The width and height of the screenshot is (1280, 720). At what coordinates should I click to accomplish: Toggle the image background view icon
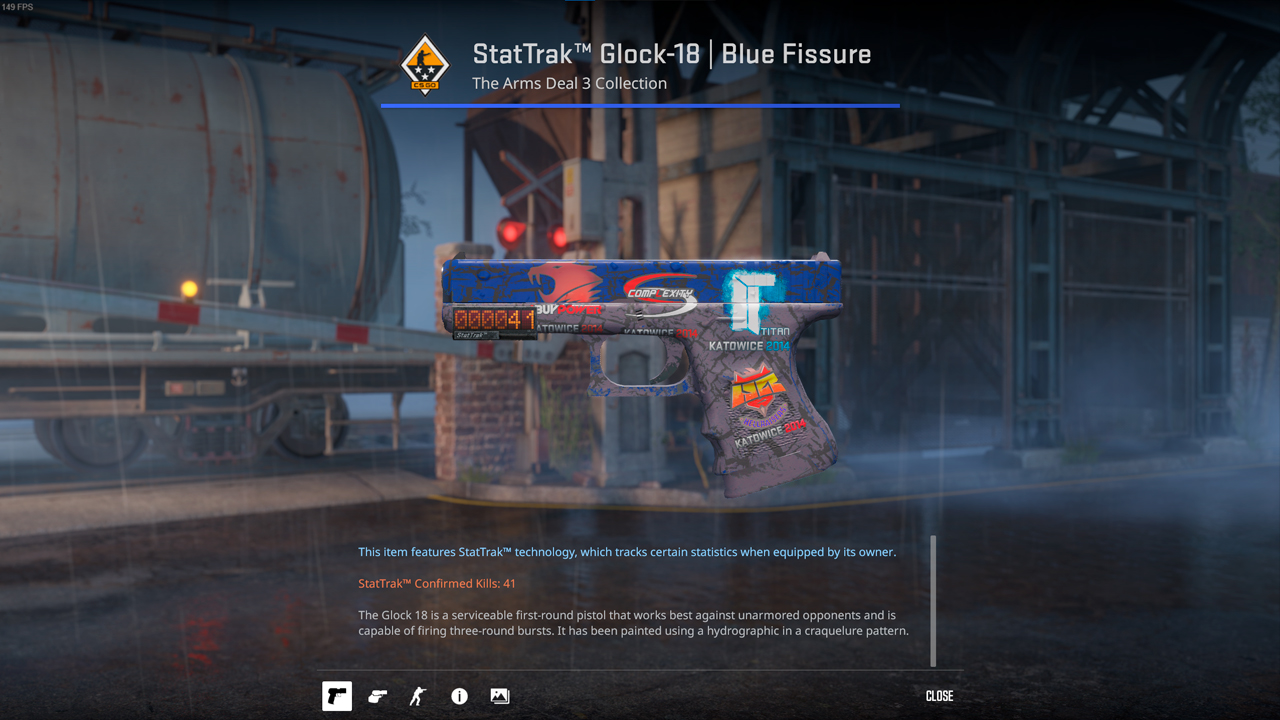[499, 696]
